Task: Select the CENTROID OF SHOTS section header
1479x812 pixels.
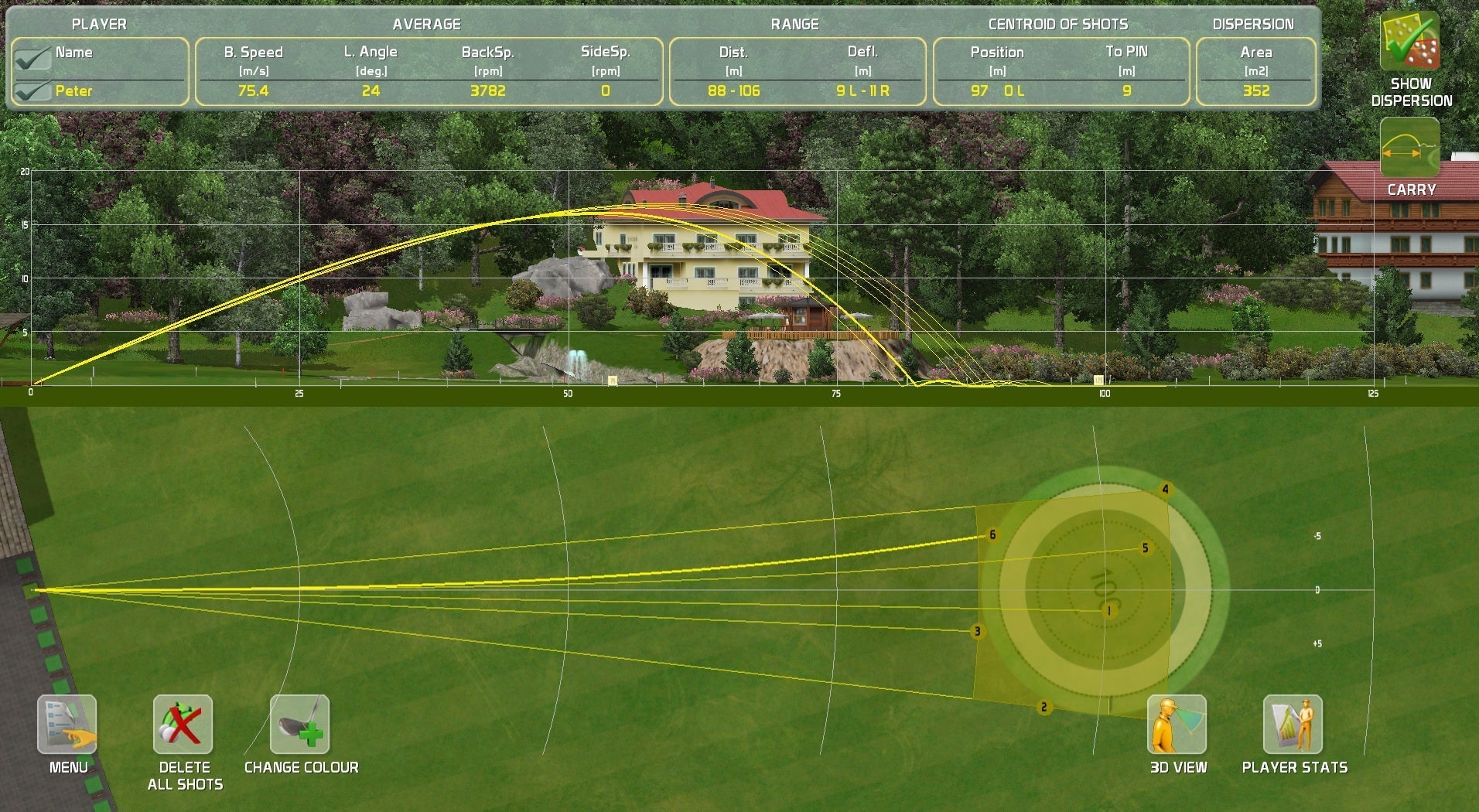Action: 1057,23
